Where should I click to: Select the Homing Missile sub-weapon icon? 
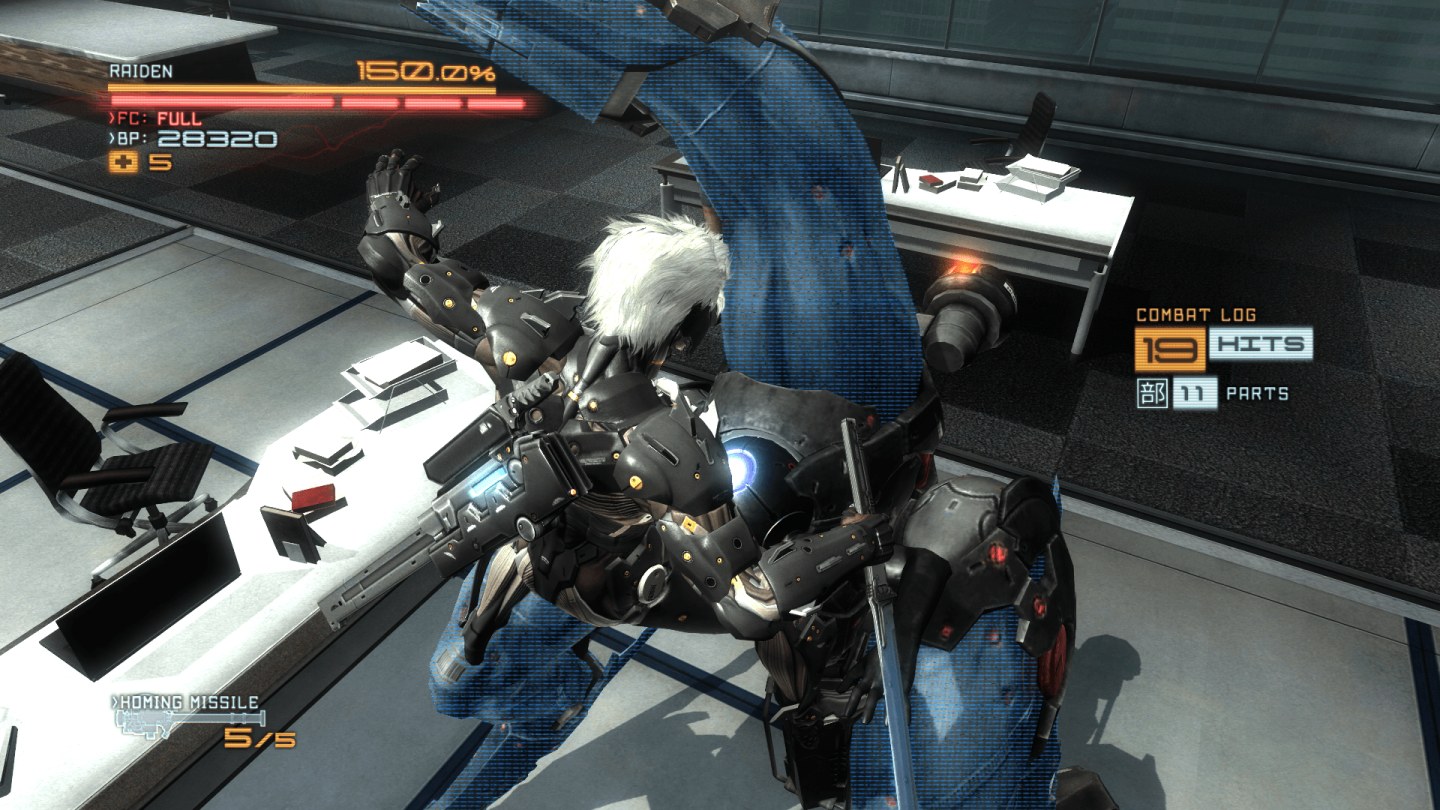click(x=190, y=721)
